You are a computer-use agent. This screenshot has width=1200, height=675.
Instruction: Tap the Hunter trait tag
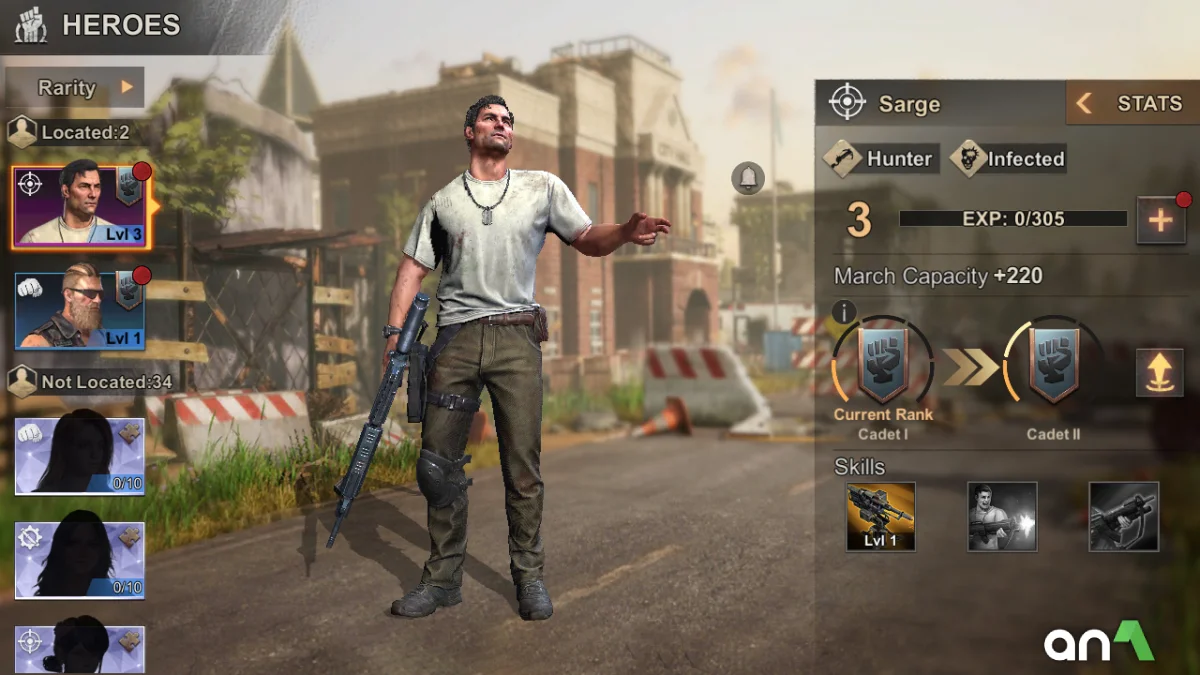pyautogui.click(x=880, y=159)
